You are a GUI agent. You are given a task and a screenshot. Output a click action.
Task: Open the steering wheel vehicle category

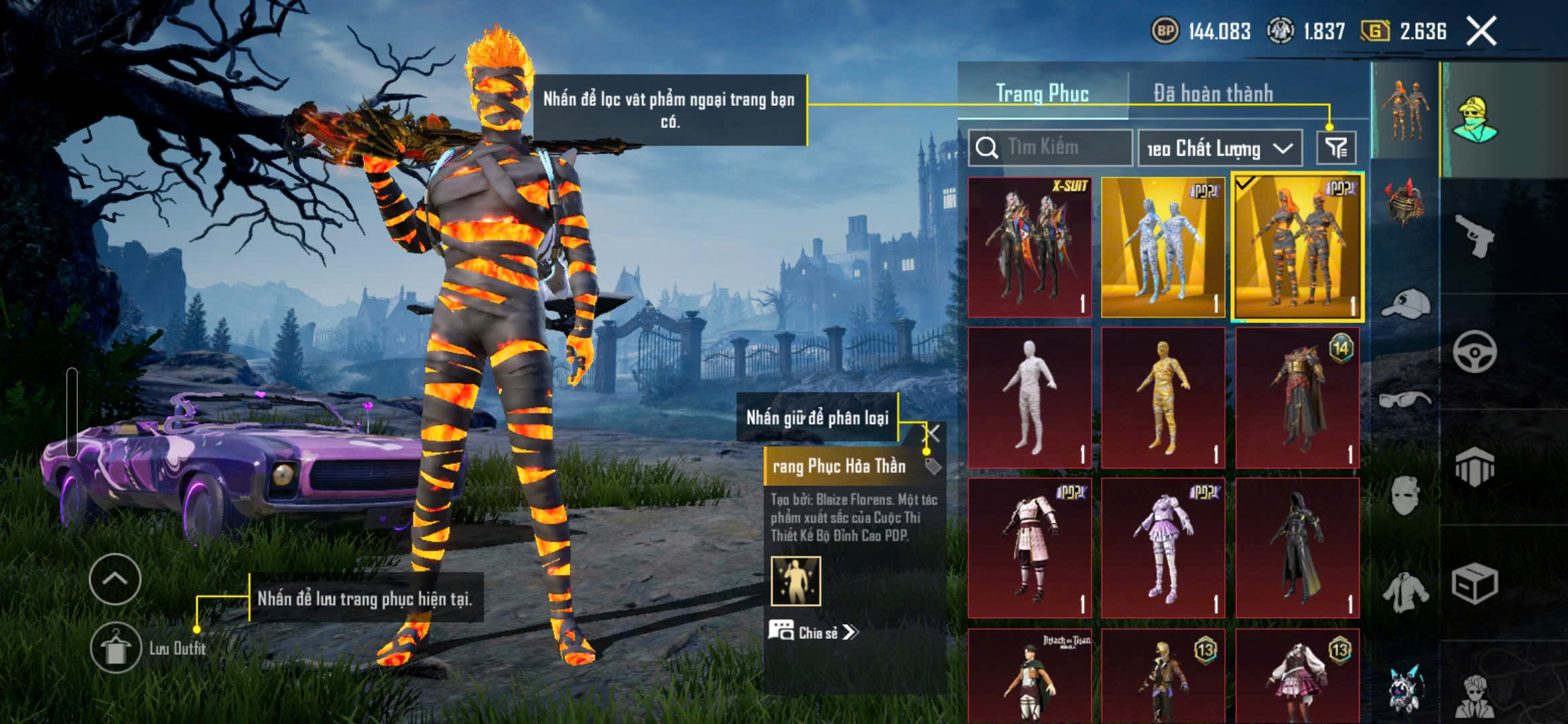coord(1474,351)
